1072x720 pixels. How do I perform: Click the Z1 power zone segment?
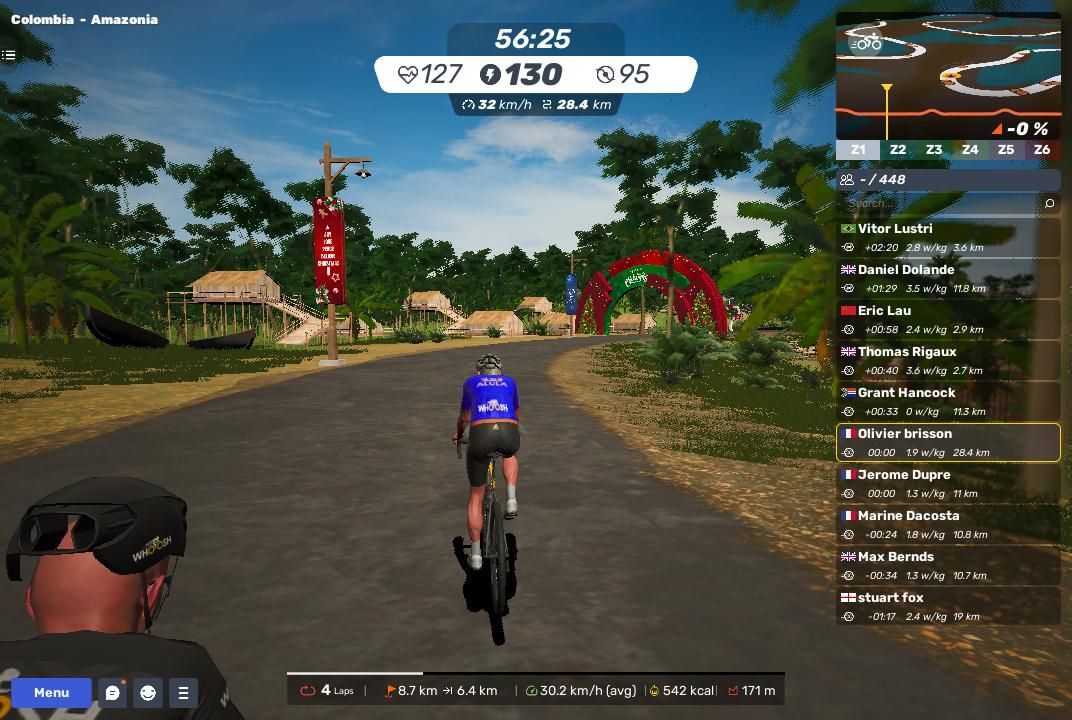[x=858, y=150]
